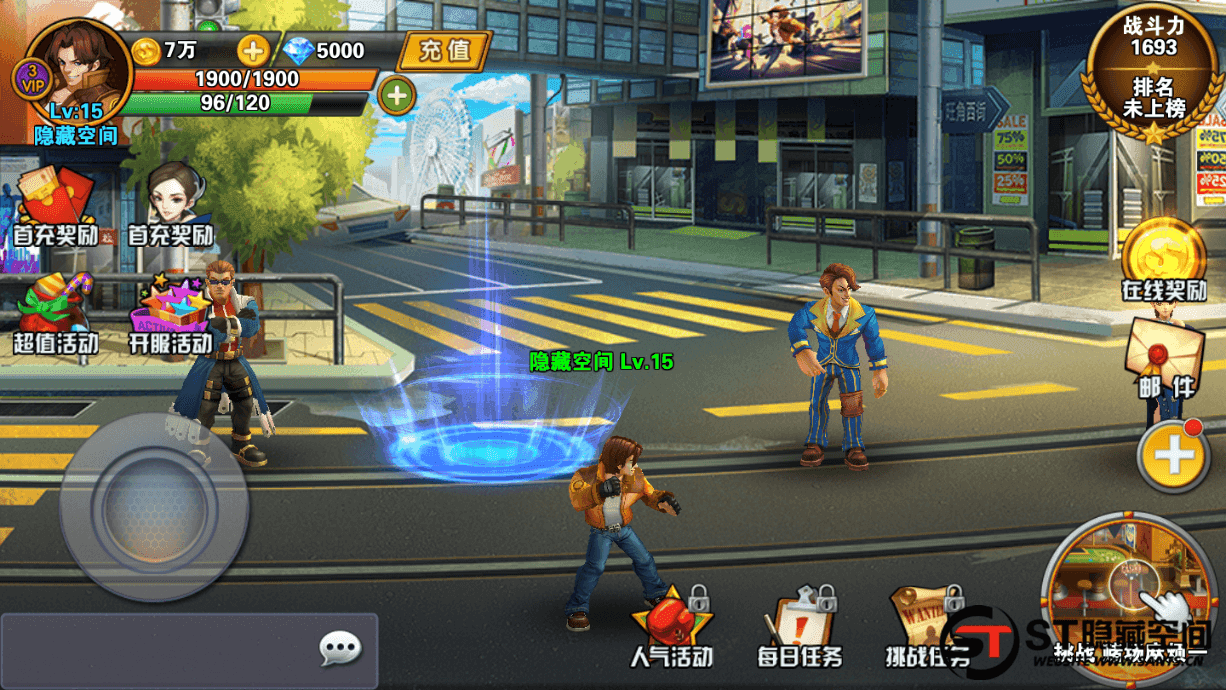Open the chat box with speech bubble
Image resolution: width=1226 pixels, height=690 pixels.
(x=189, y=650)
